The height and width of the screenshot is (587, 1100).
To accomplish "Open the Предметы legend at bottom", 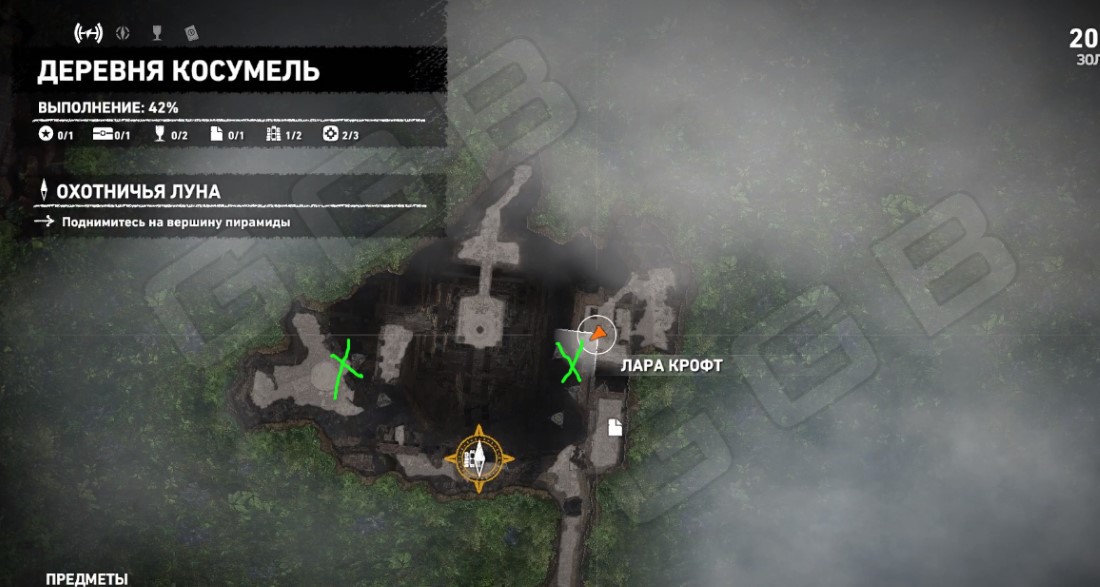I will (87, 578).
